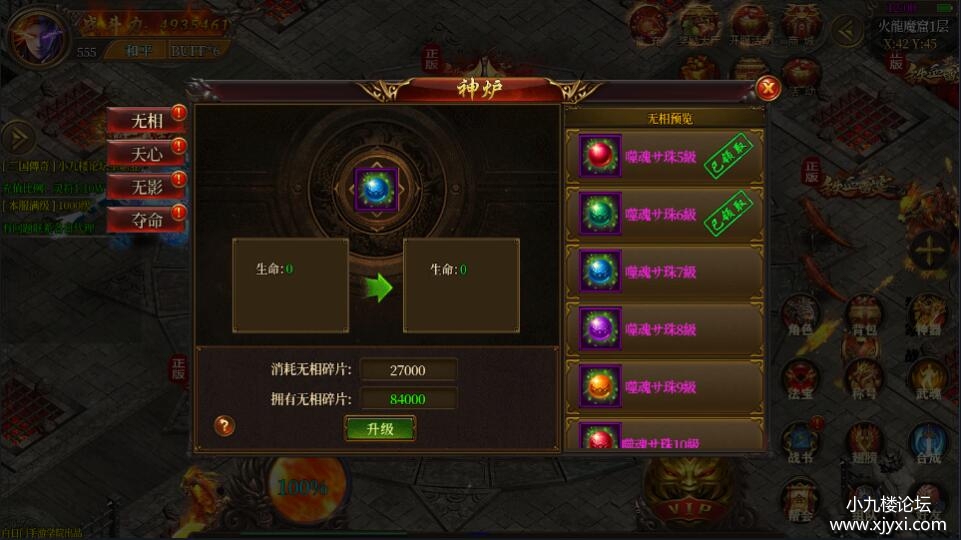The width and height of the screenshot is (961, 540).
Task: Open the 背包 backpack icon
Action: tap(862, 317)
